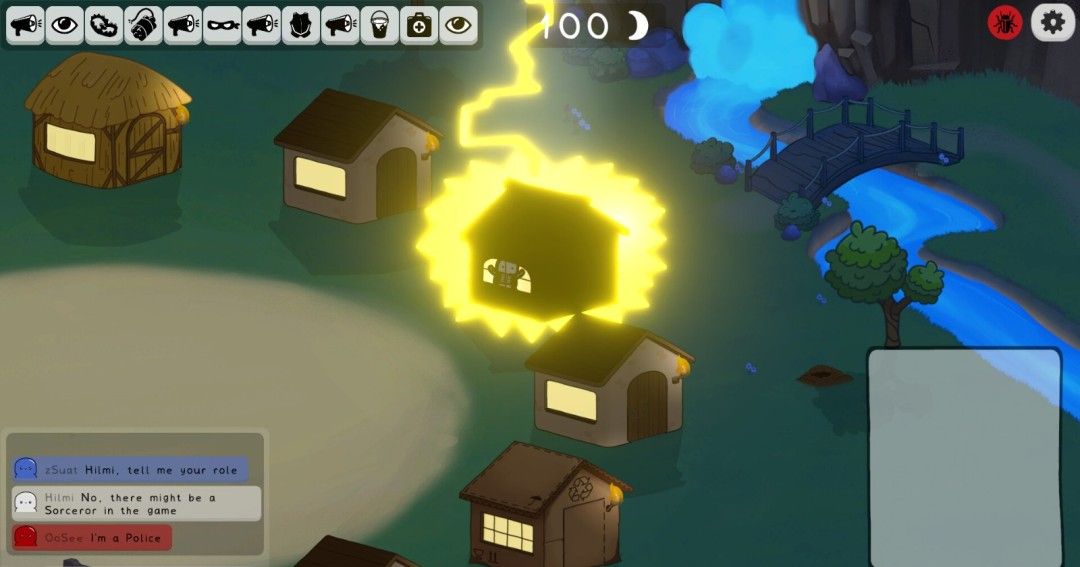Click the red bug report button
Viewport: 1080px width, 567px height.
1005,22
